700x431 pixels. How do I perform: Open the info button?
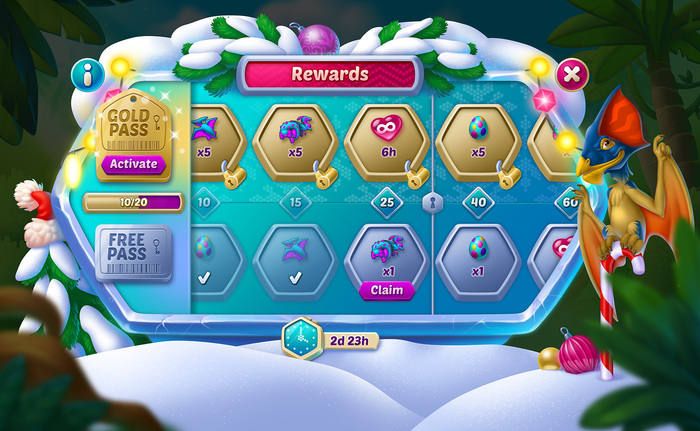(x=87, y=75)
